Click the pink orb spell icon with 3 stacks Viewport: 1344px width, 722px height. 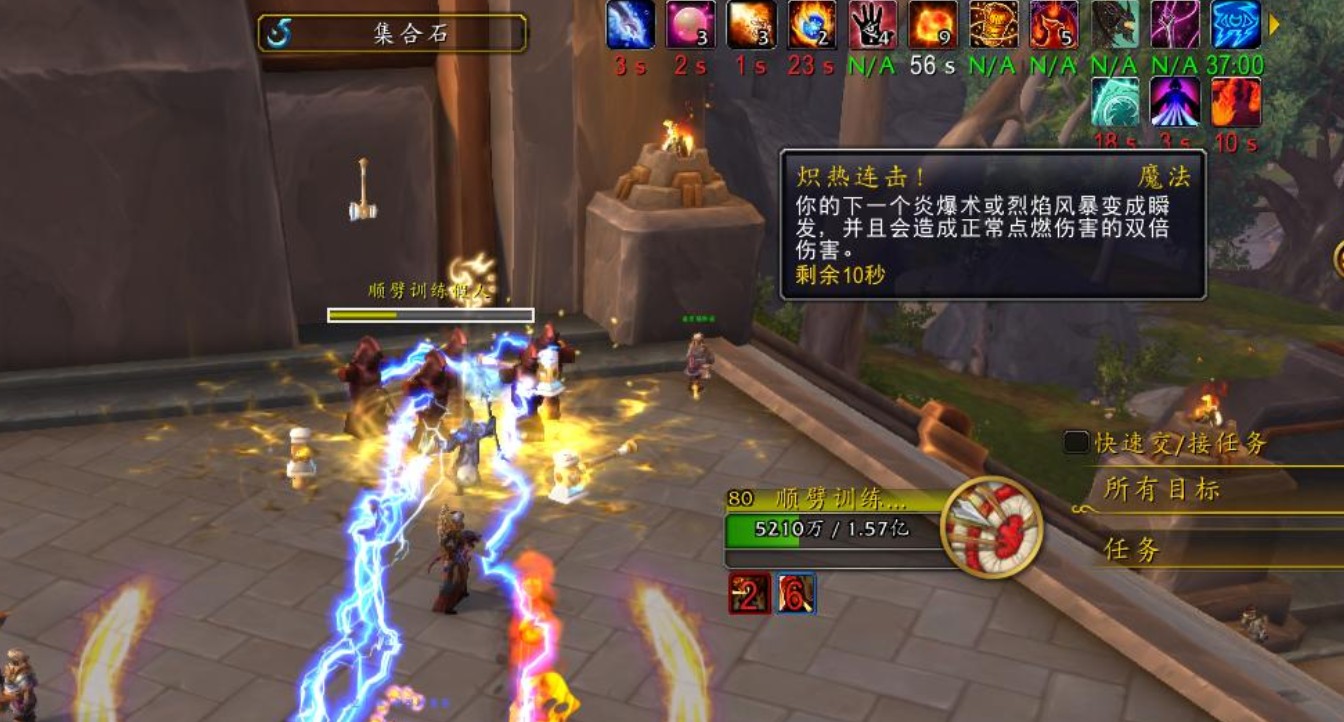pyautogui.click(x=690, y=25)
